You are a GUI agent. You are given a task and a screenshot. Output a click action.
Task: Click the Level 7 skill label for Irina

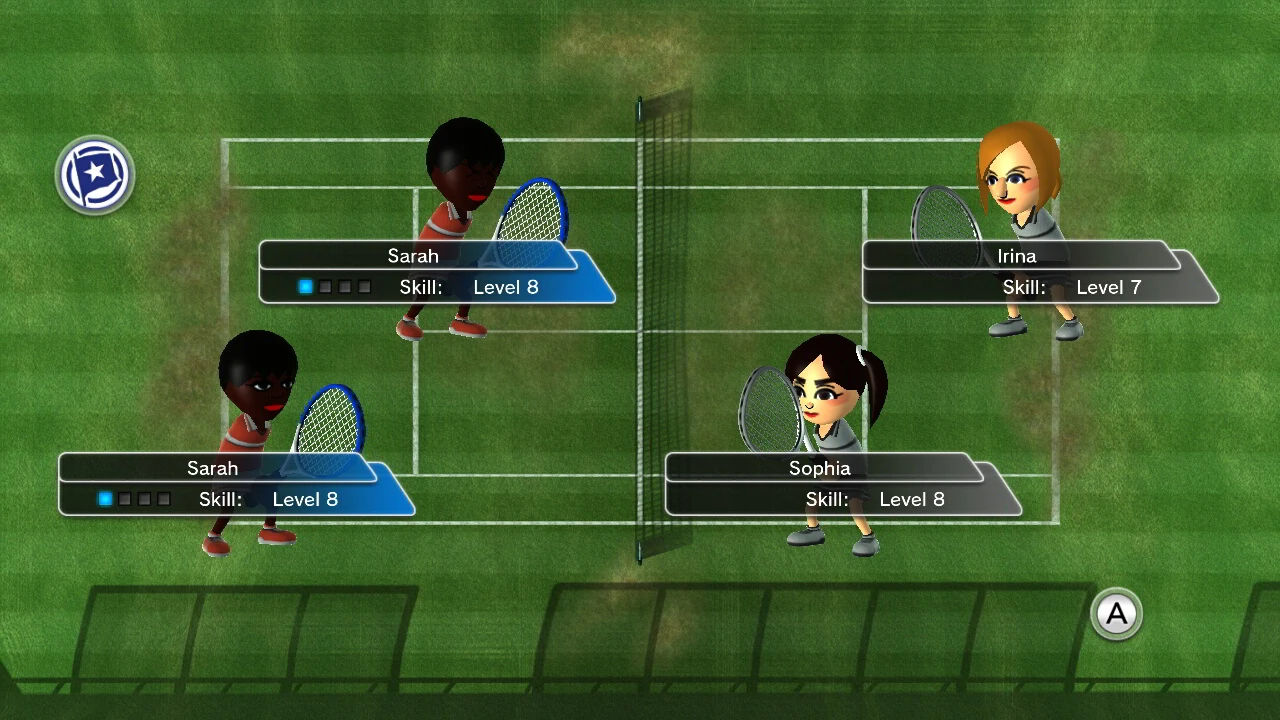pyautogui.click(x=1109, y=287)
